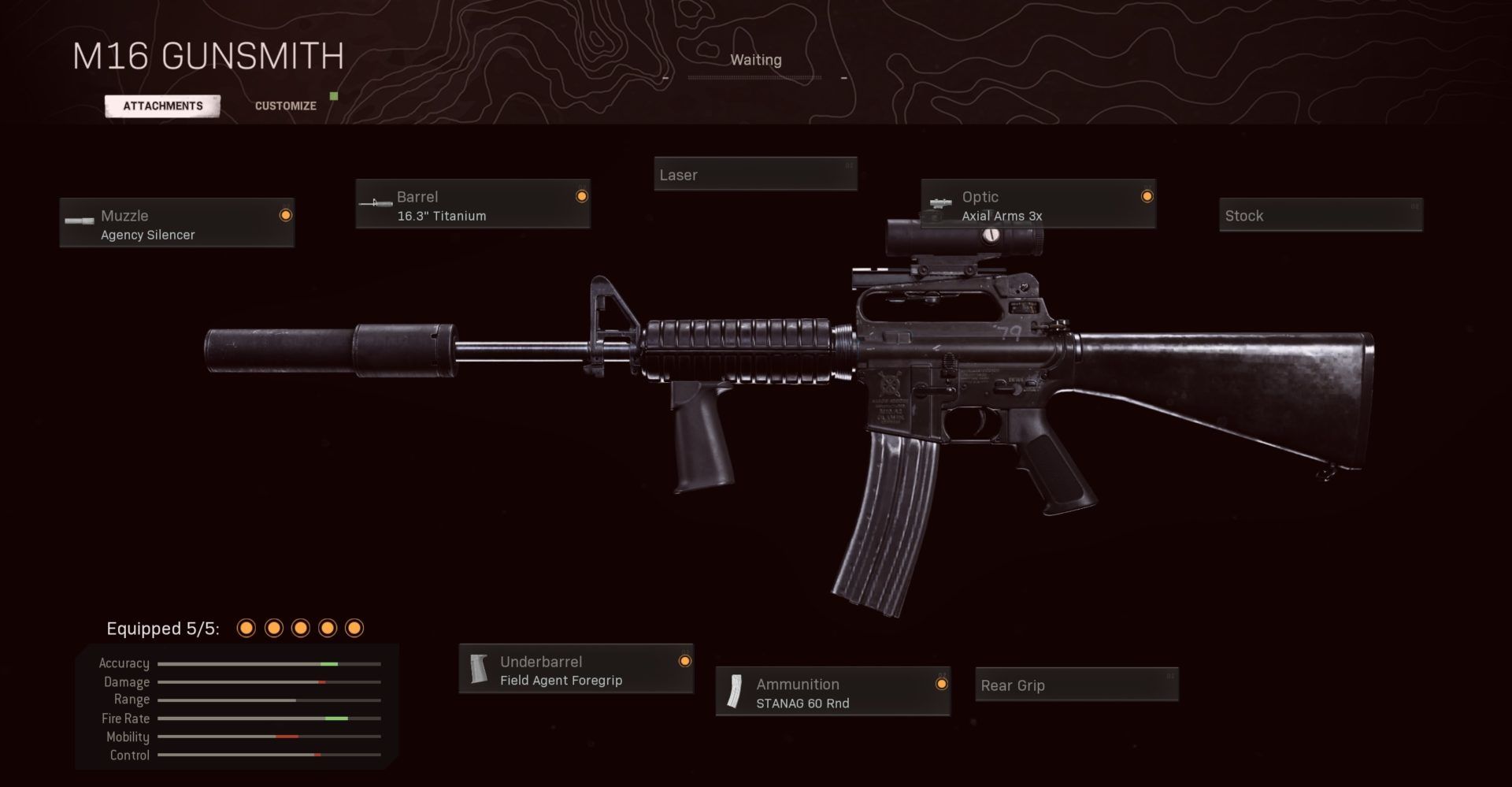Open the Underbarrel Field Agent Foregrip slot
The image size is (1512, 787).
pyautogui.click(x=576, y=670)
